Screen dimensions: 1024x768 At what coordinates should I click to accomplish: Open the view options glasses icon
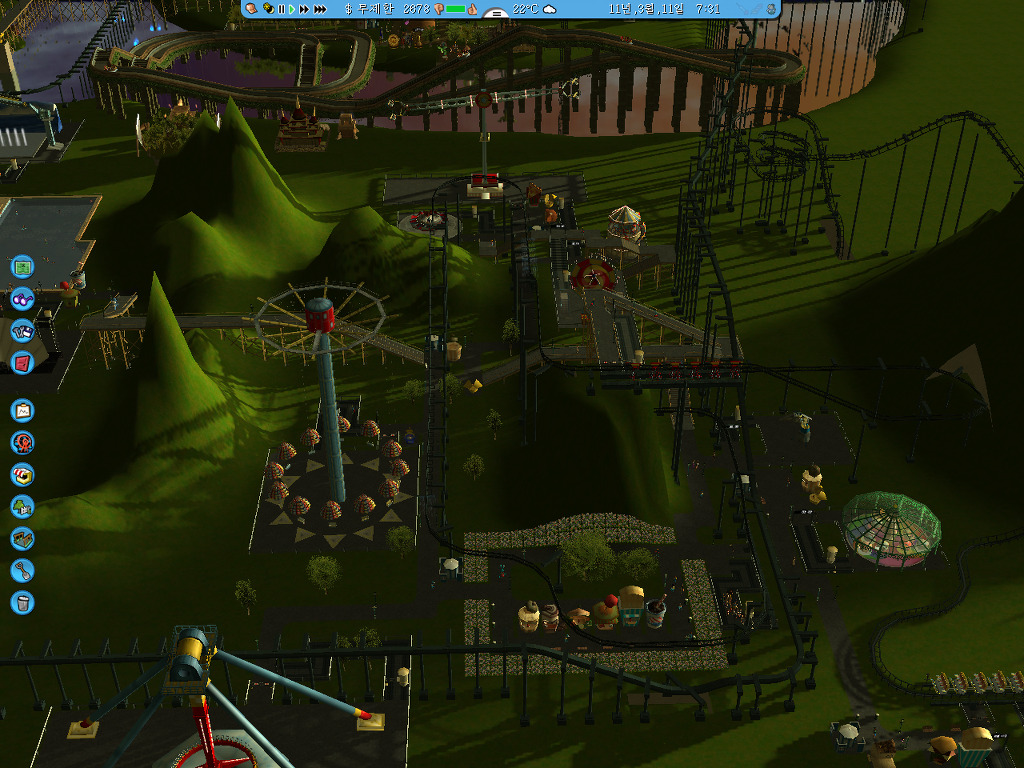[x=22, y=298]
